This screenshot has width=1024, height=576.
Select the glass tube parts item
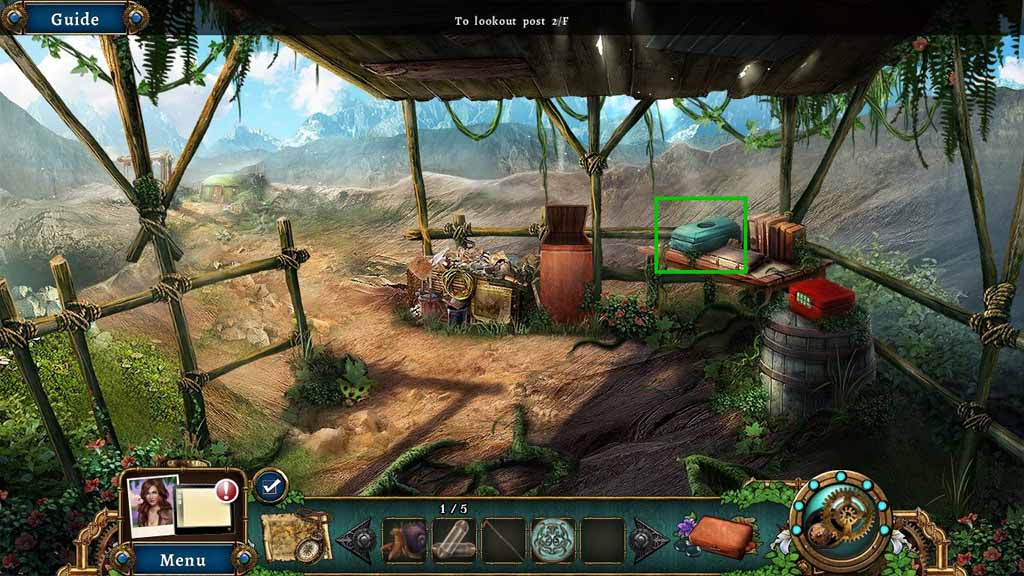[x=453, y=540]
